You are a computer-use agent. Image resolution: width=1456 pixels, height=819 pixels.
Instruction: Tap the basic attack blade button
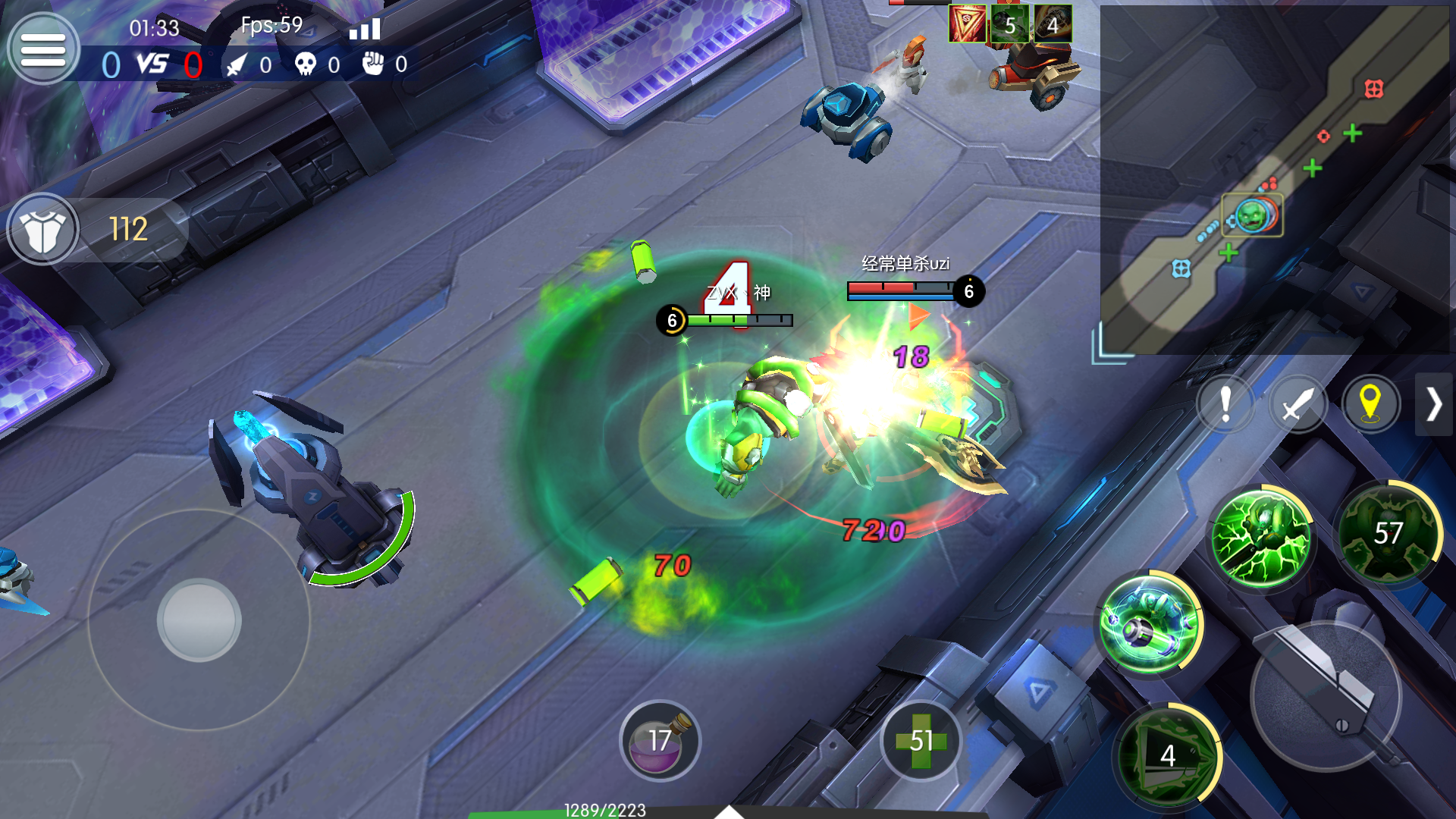tap(1326, 695)
